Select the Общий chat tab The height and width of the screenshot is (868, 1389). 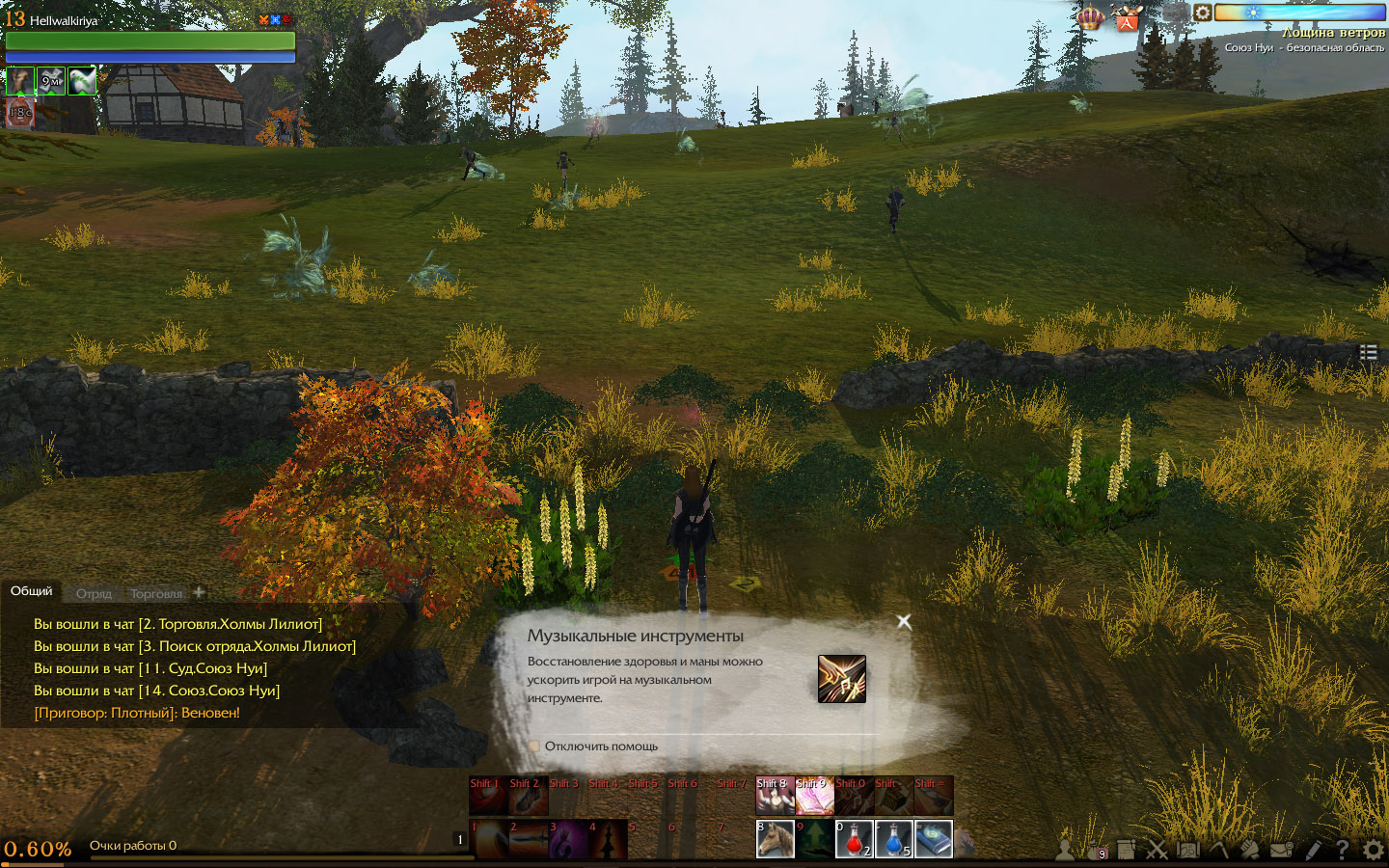tap(31, 591)
